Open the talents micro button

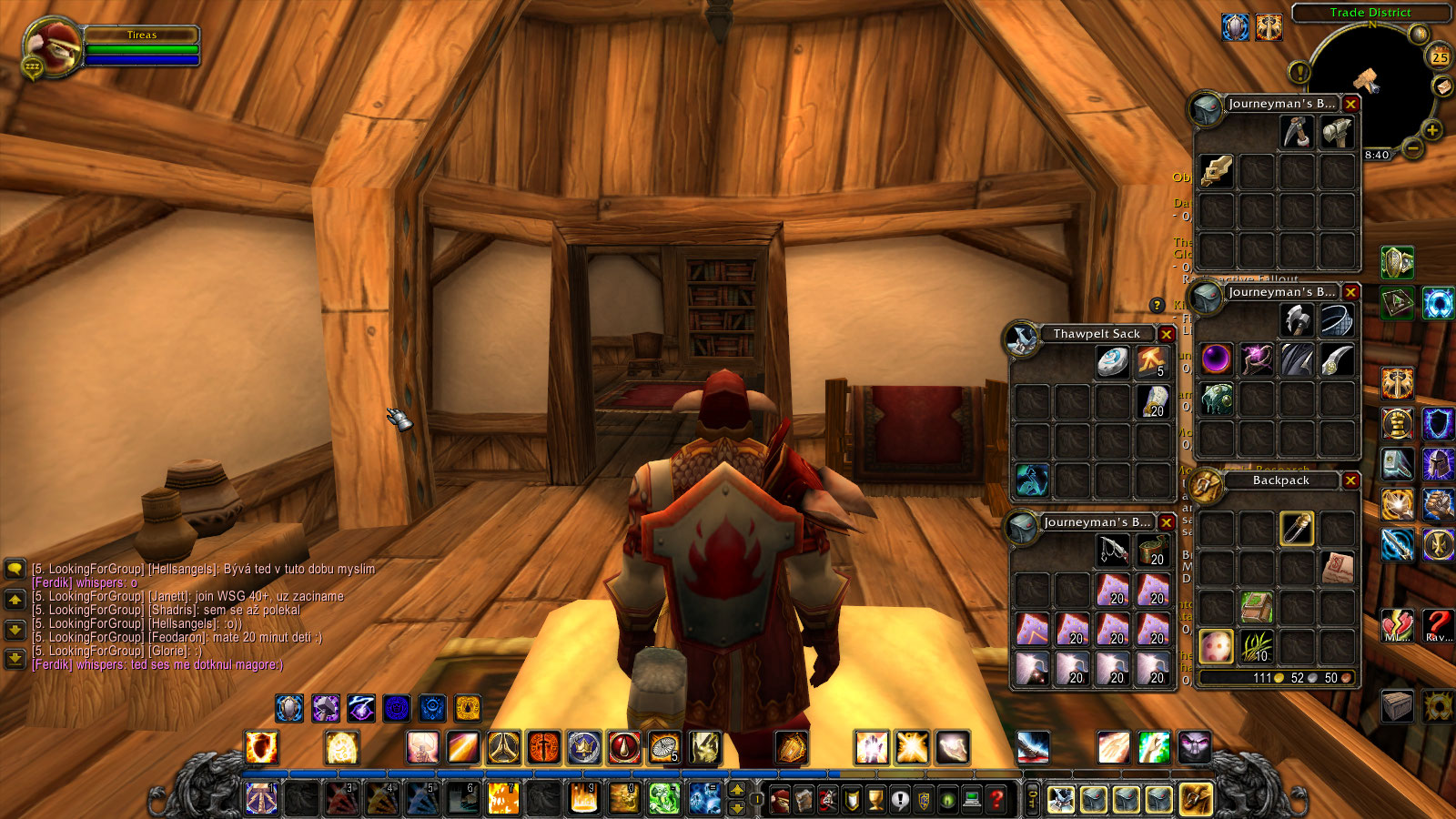[x=828, y=799]
